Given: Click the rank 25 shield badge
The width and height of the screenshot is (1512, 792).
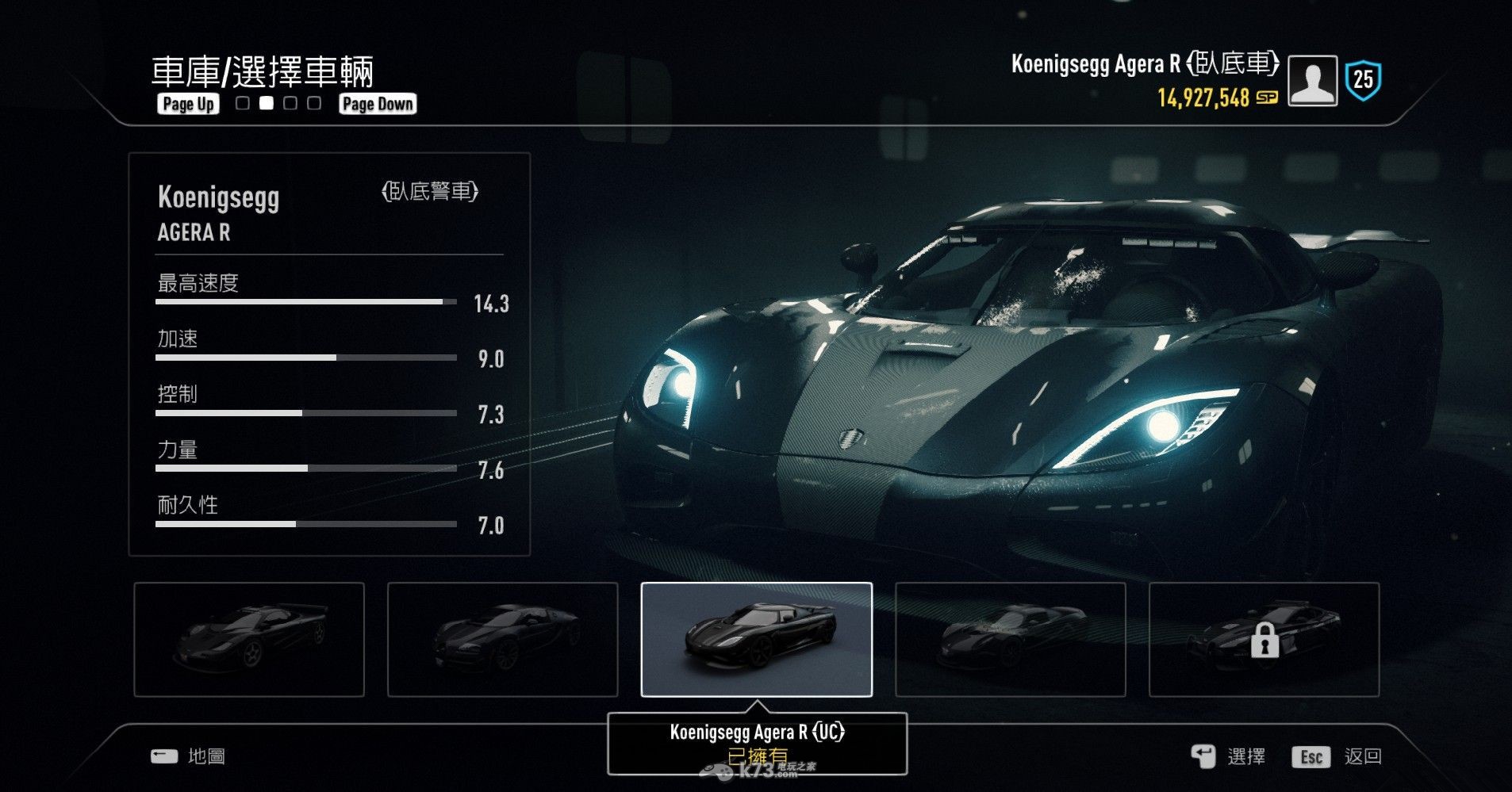Looking at the screenshot, I should coord(1363,80).
